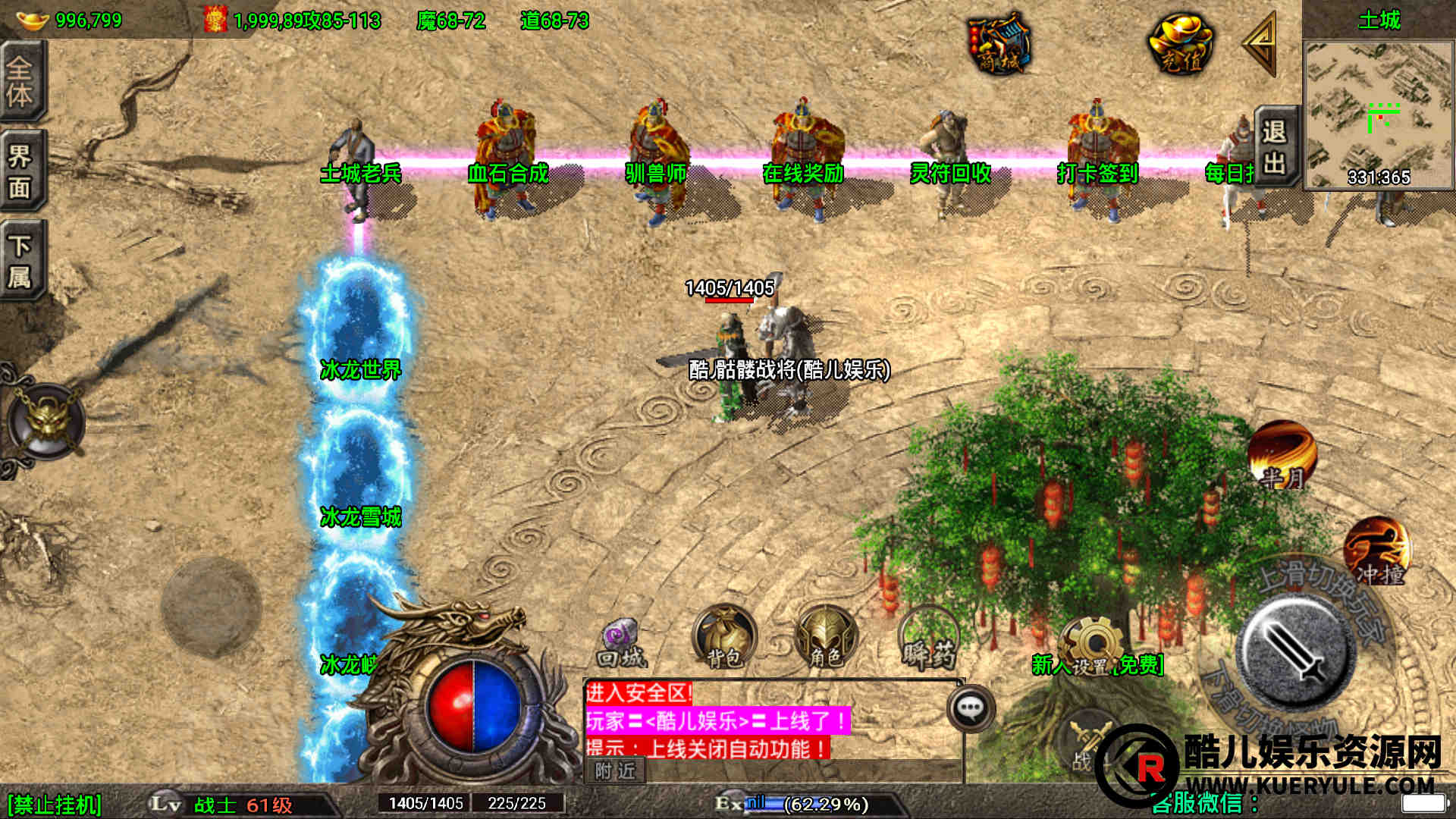
Task: Use the 回城 return-to-town scroll
Action: pos(621,643)
